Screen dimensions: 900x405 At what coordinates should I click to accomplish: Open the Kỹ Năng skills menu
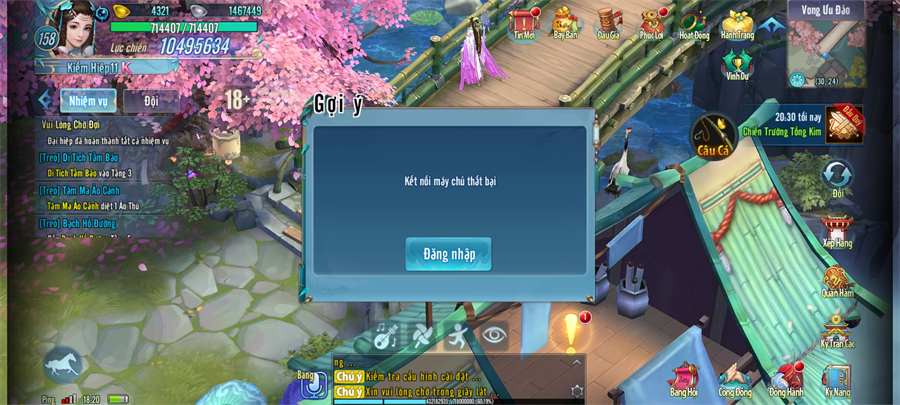coord(837,379)
